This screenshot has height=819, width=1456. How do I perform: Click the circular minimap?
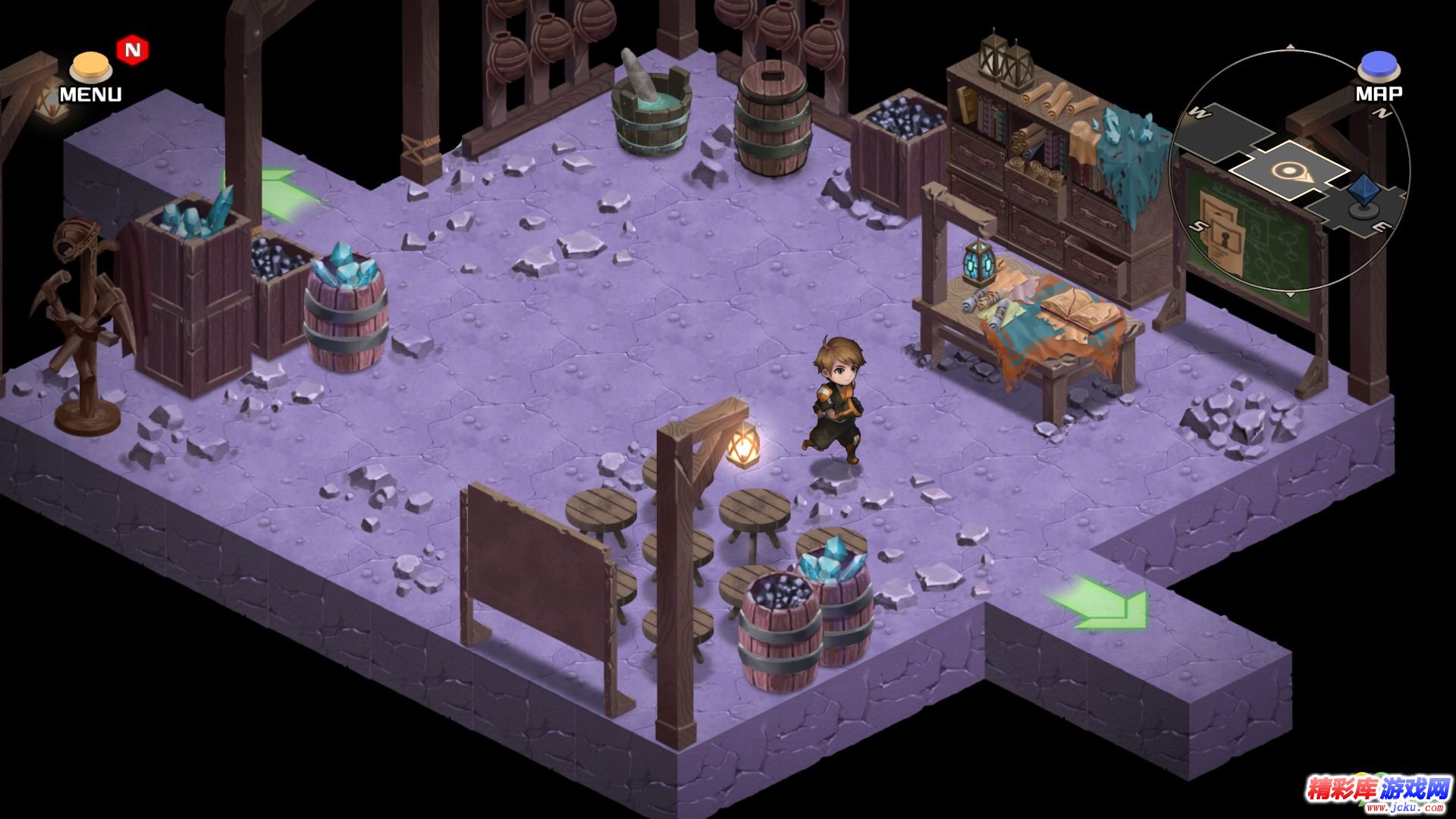point(1289,171)
